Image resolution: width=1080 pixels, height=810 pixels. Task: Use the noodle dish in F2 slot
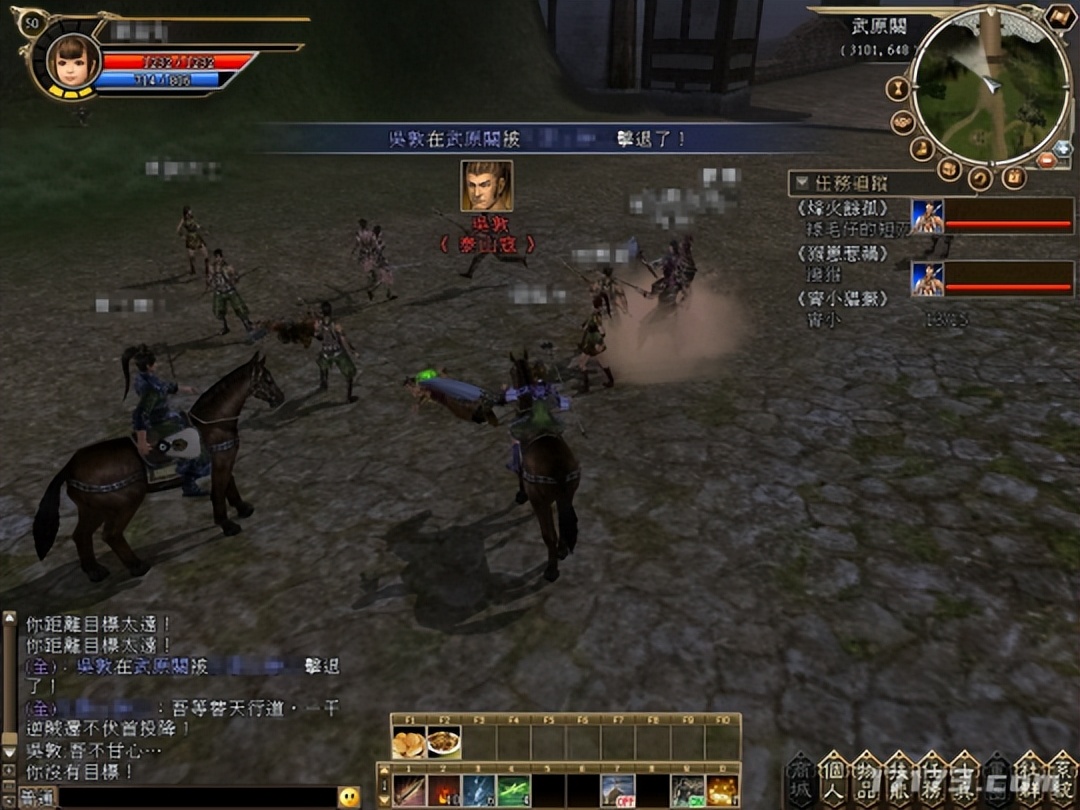443,743
